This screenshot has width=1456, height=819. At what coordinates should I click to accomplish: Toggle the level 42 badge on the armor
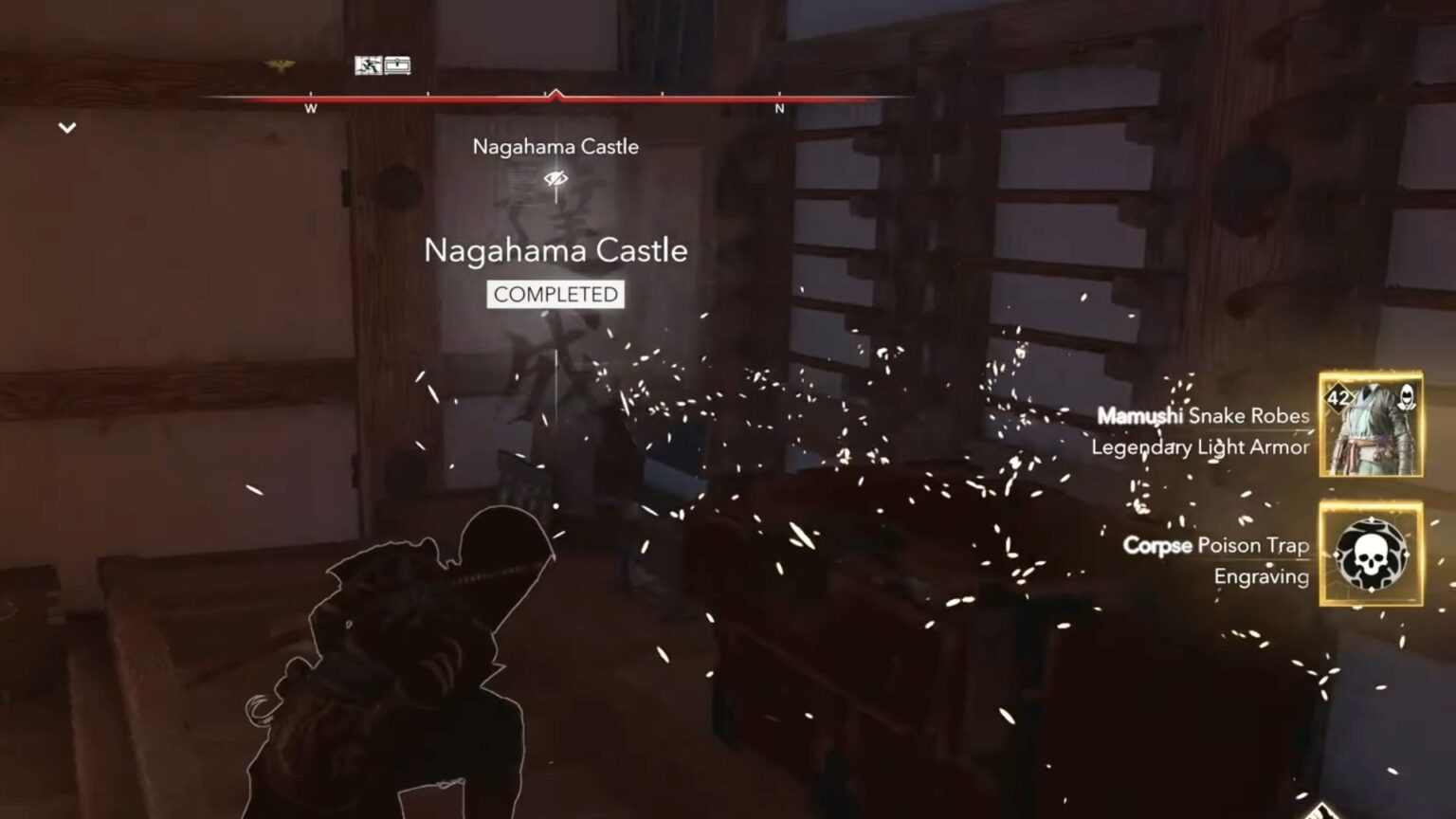point(1338,398)
